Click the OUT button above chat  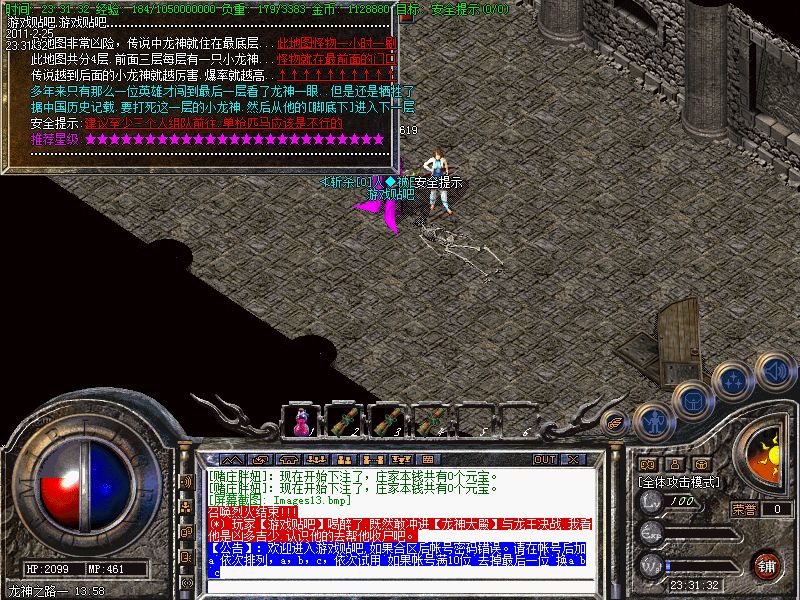coord(545,459)
